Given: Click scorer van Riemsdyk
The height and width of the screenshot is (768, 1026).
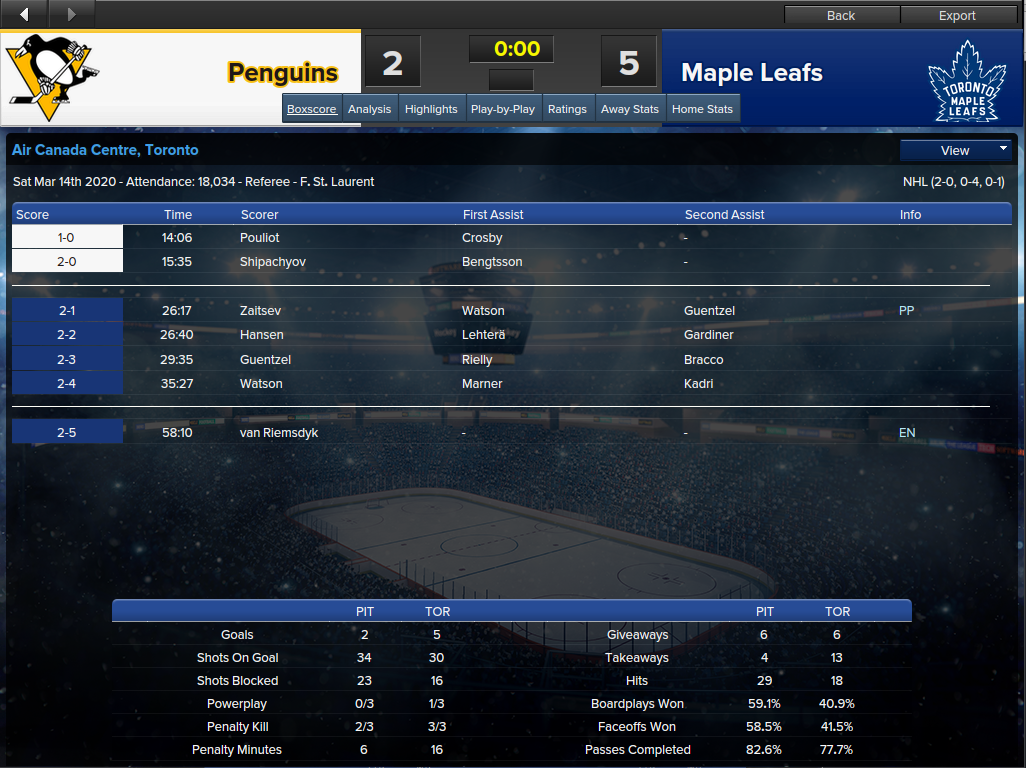Looking at the screenshot, I should (279, 433).
